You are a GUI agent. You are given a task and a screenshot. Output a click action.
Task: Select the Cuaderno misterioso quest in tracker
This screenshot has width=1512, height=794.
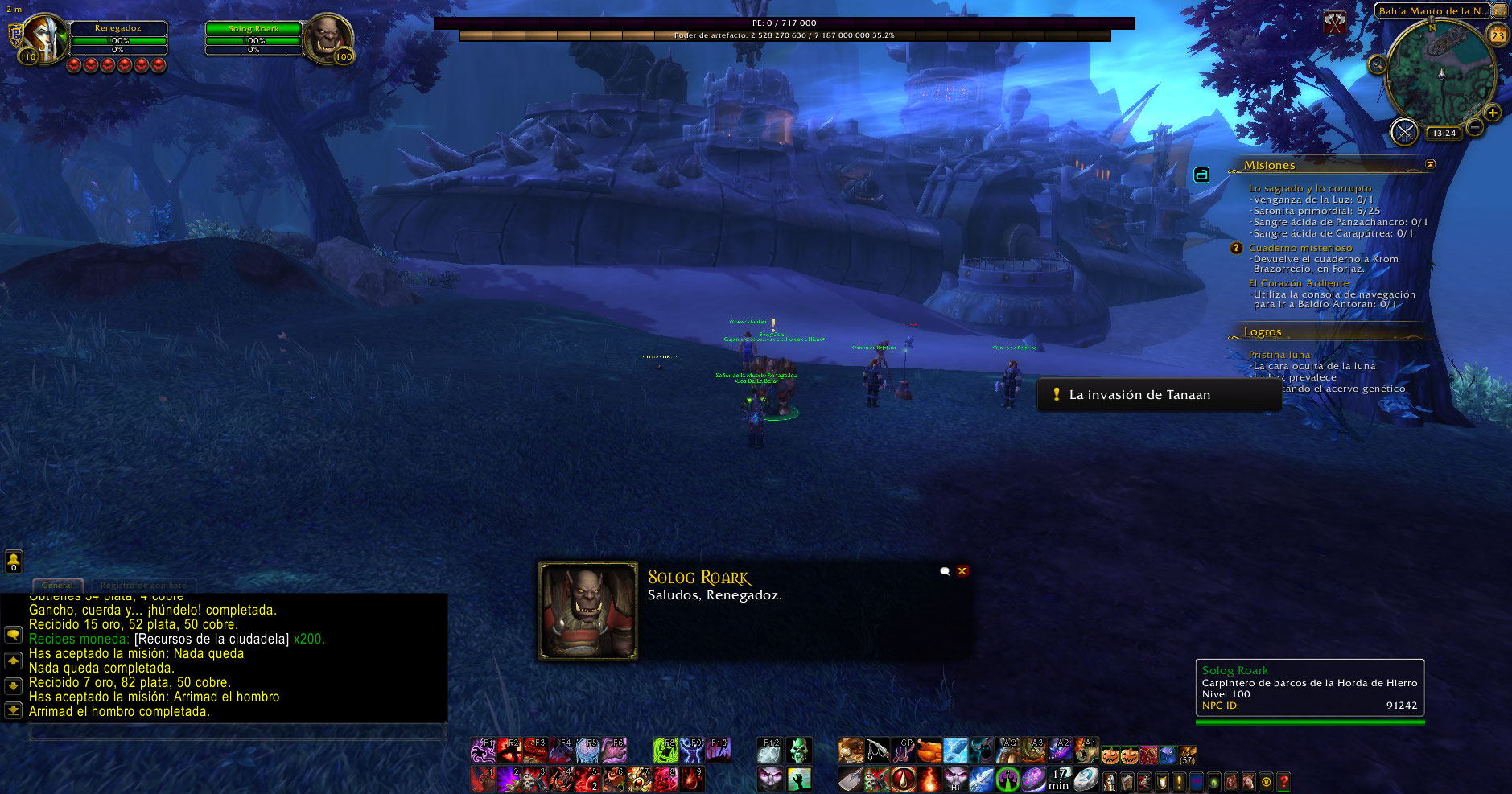pyautogui.click(x=1300, y=248)
